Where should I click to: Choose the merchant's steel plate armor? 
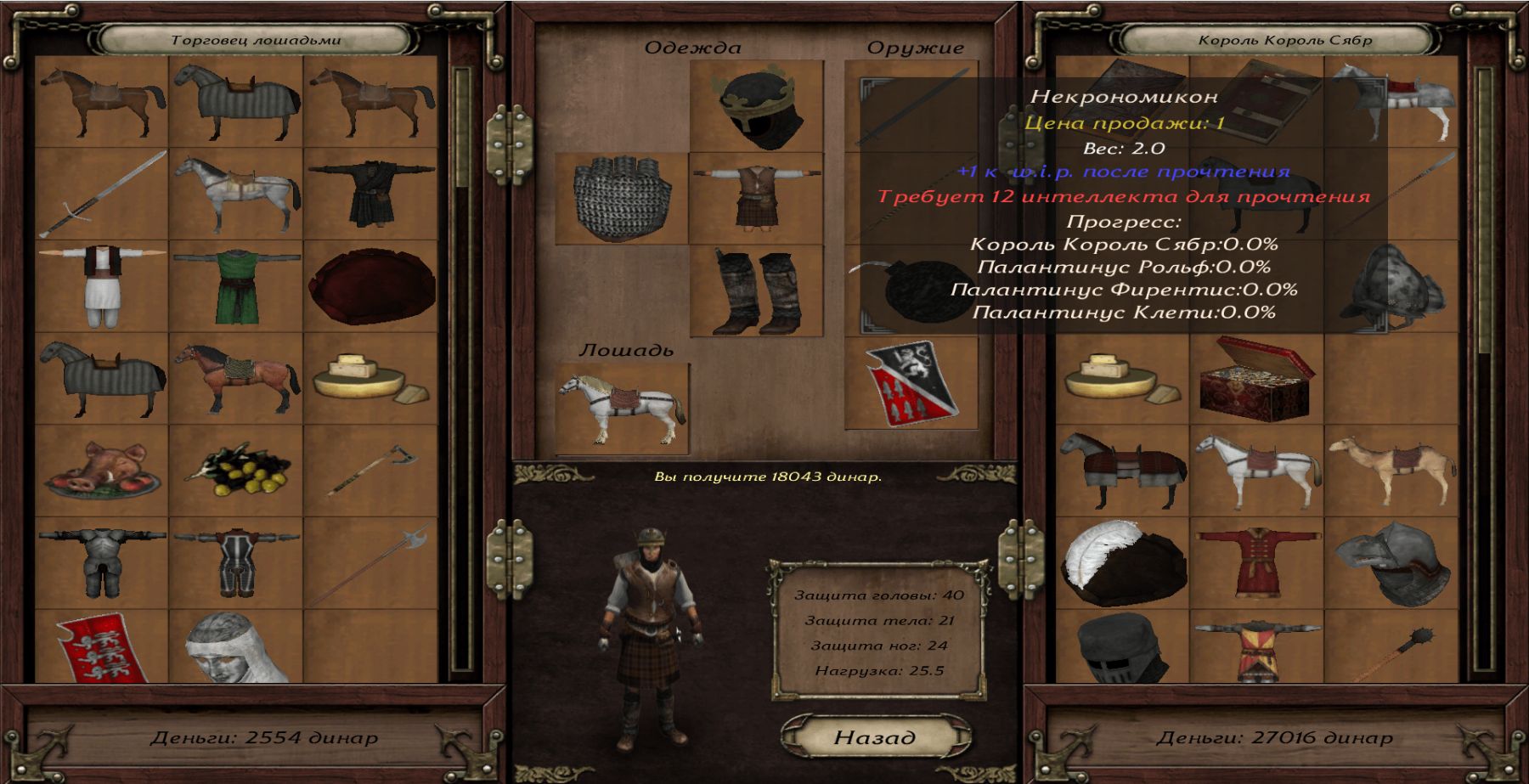pos(102,564)
